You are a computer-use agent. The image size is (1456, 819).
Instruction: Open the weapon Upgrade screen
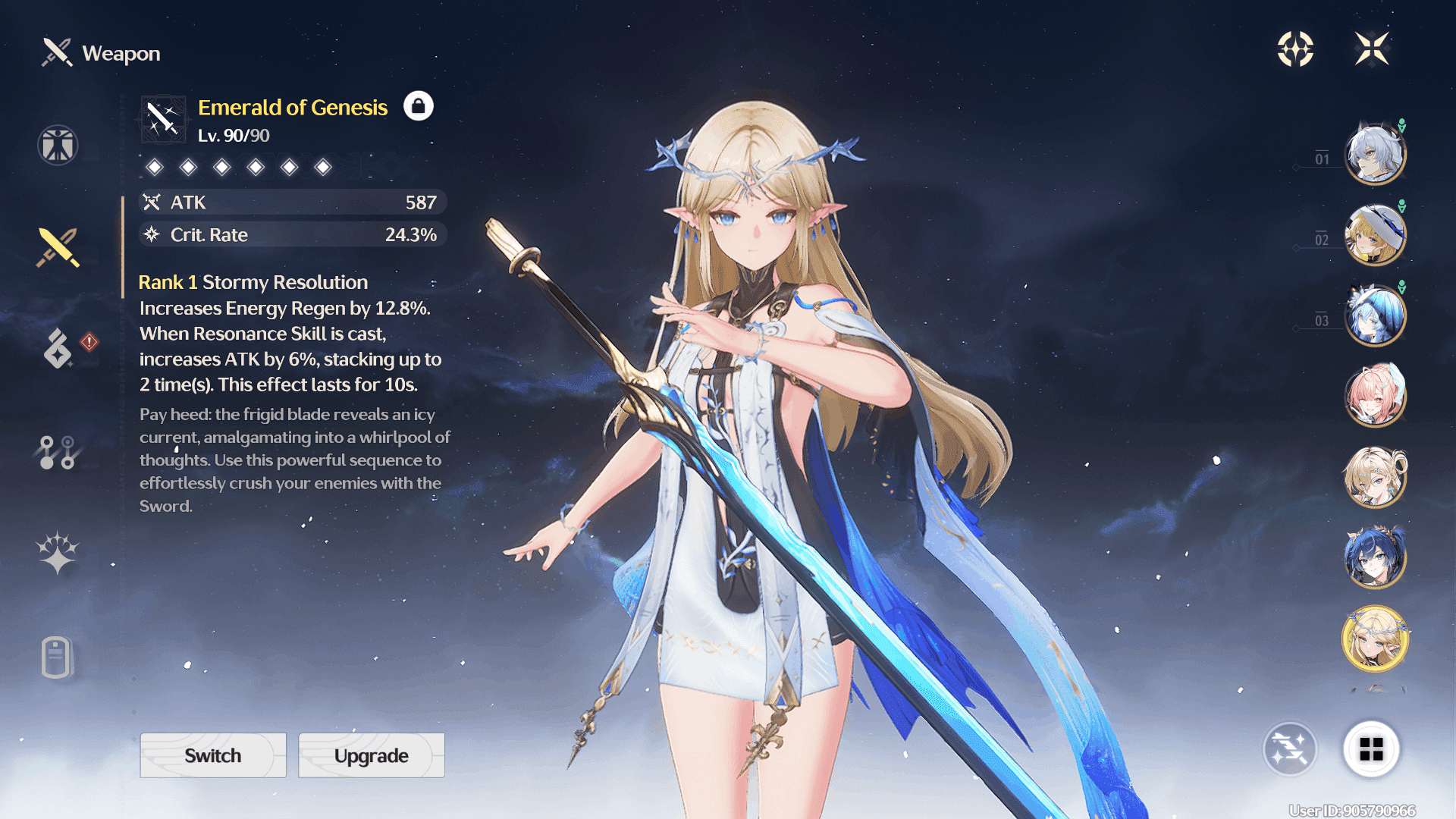pyautogui.click(x=371, y=755)
